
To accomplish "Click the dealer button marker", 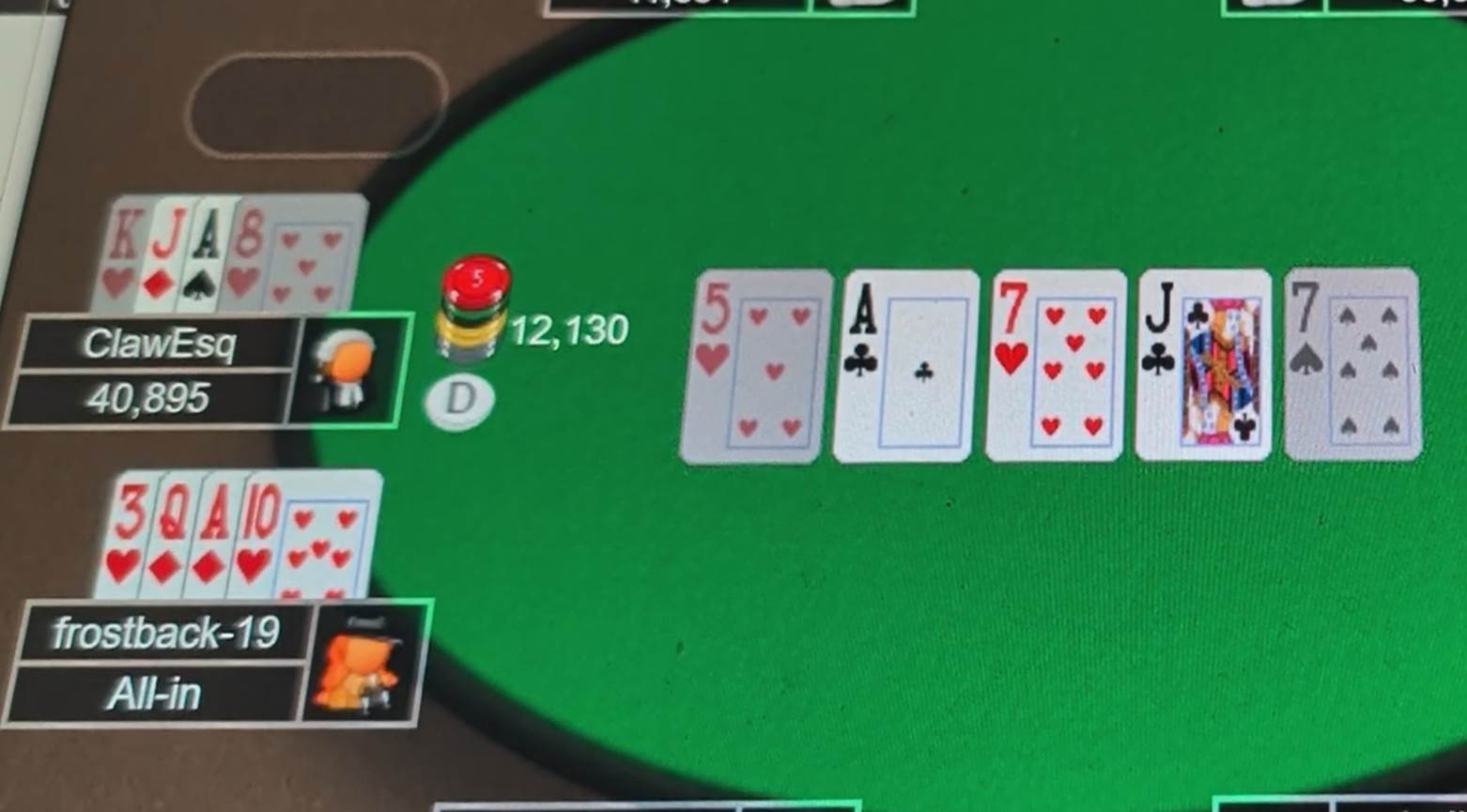I will 457,402.
